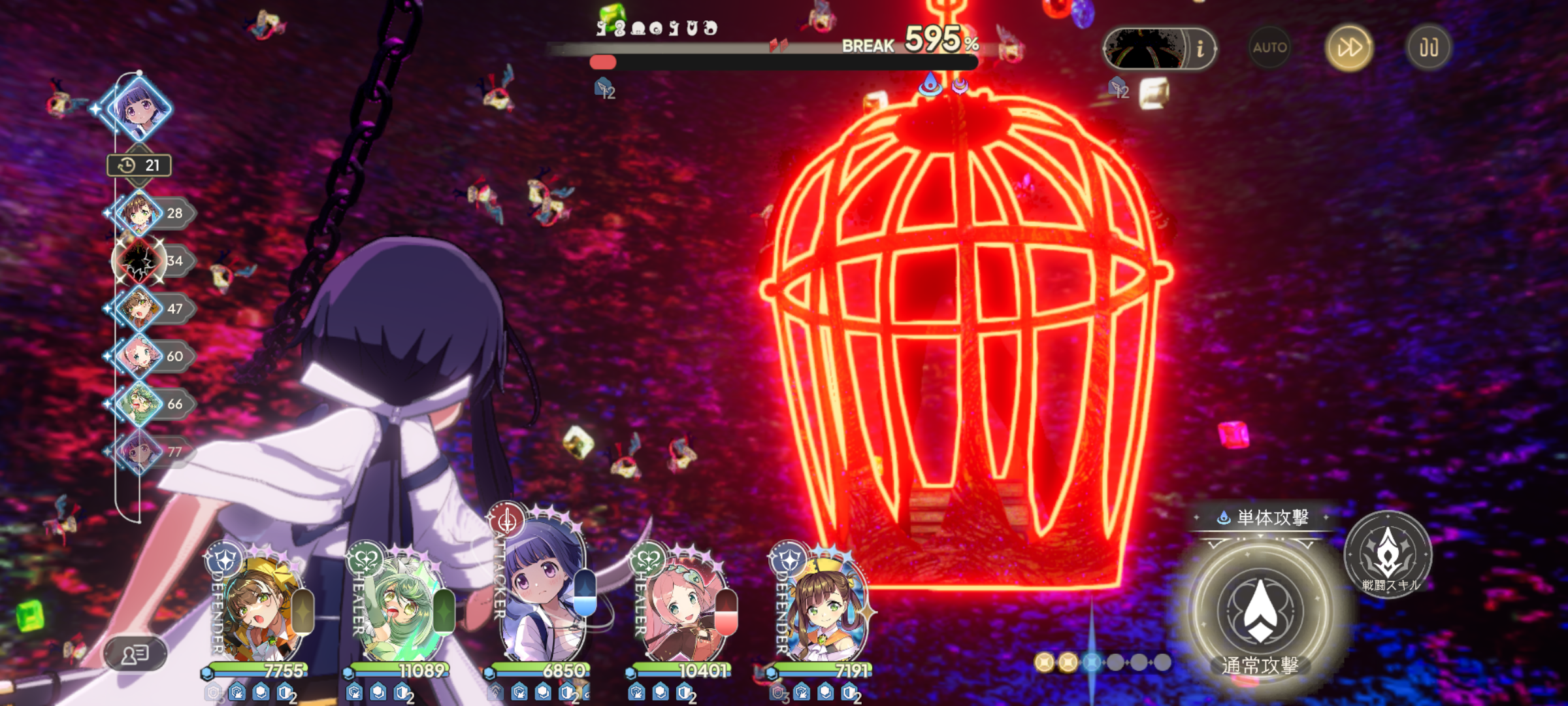Activate the fast-forward speed button
Viewport: 1568px width, 706px height.
coord(1349,48)
